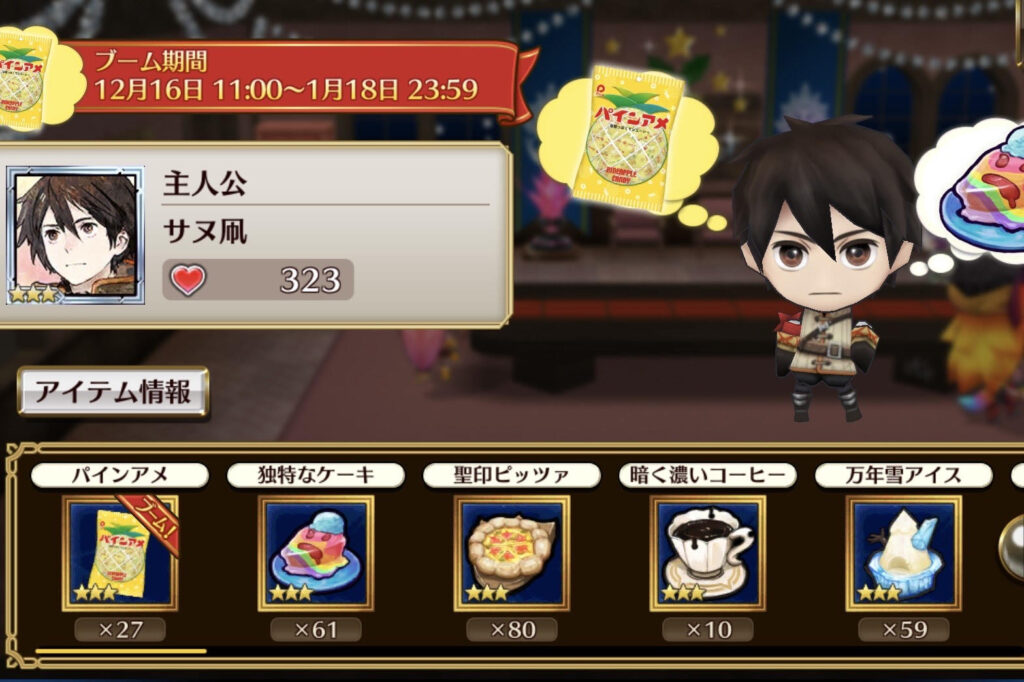Select the 万年雪アイス ice cream item
The height and width of the screenshot is (682, 1024).
tap(903, 553)
